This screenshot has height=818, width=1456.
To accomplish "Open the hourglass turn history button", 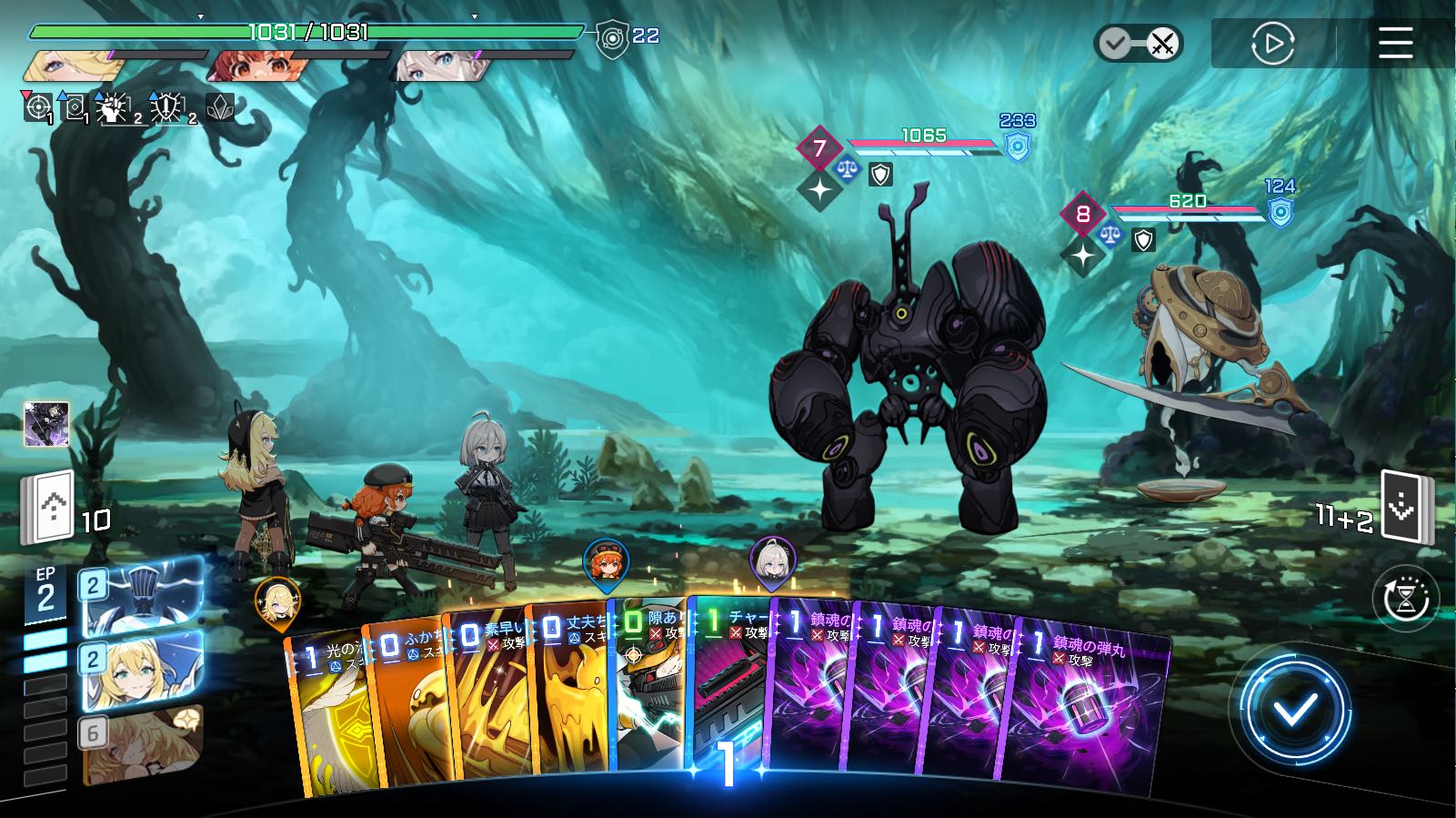I will click(1406, 600).
